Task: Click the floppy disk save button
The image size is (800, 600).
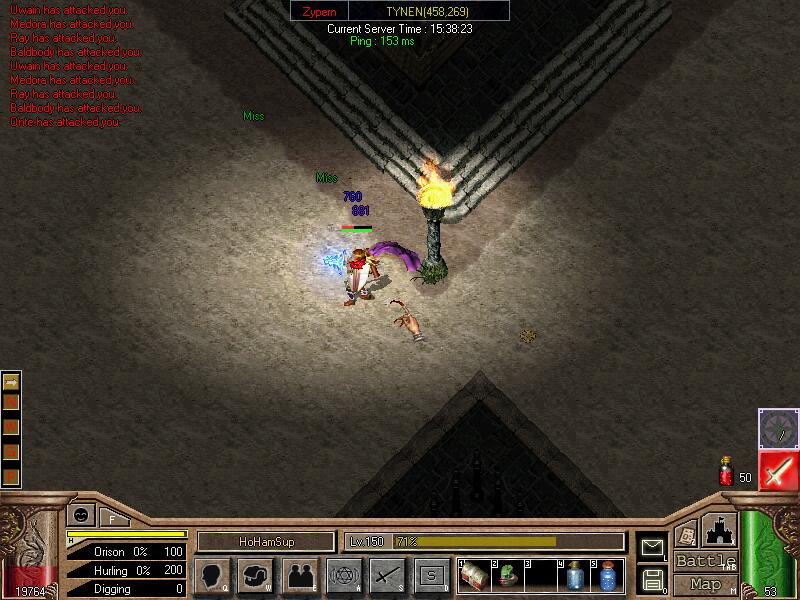Action: (652, 578)
